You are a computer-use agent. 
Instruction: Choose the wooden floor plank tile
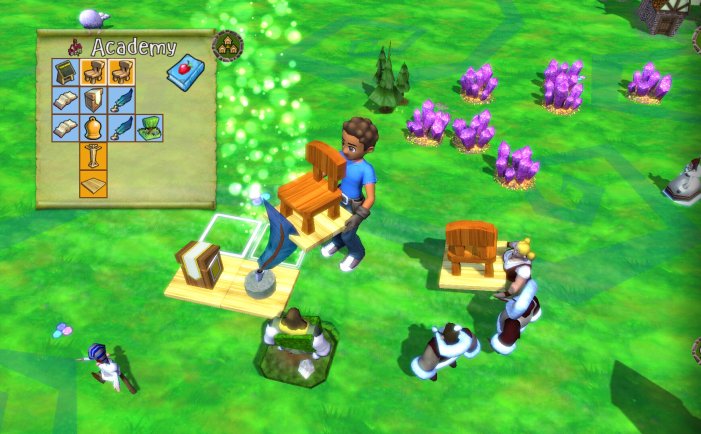93,184
